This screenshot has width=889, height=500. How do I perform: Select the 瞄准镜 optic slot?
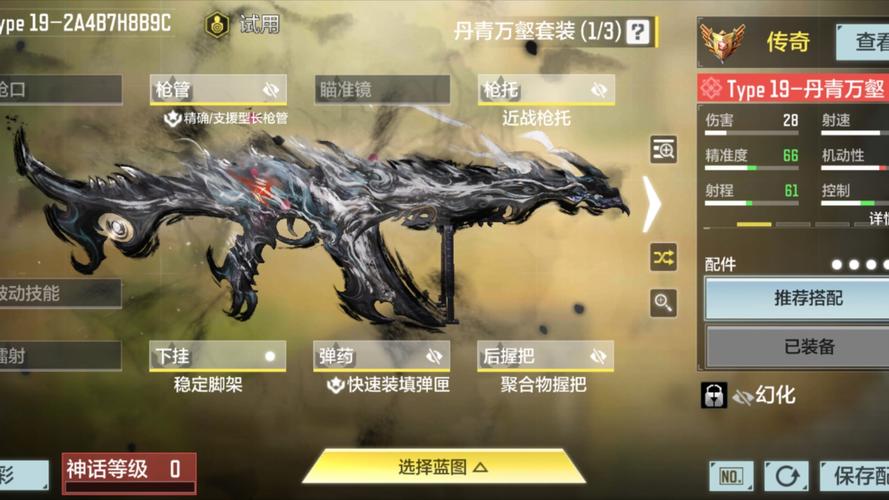click(x=382, y=90)
